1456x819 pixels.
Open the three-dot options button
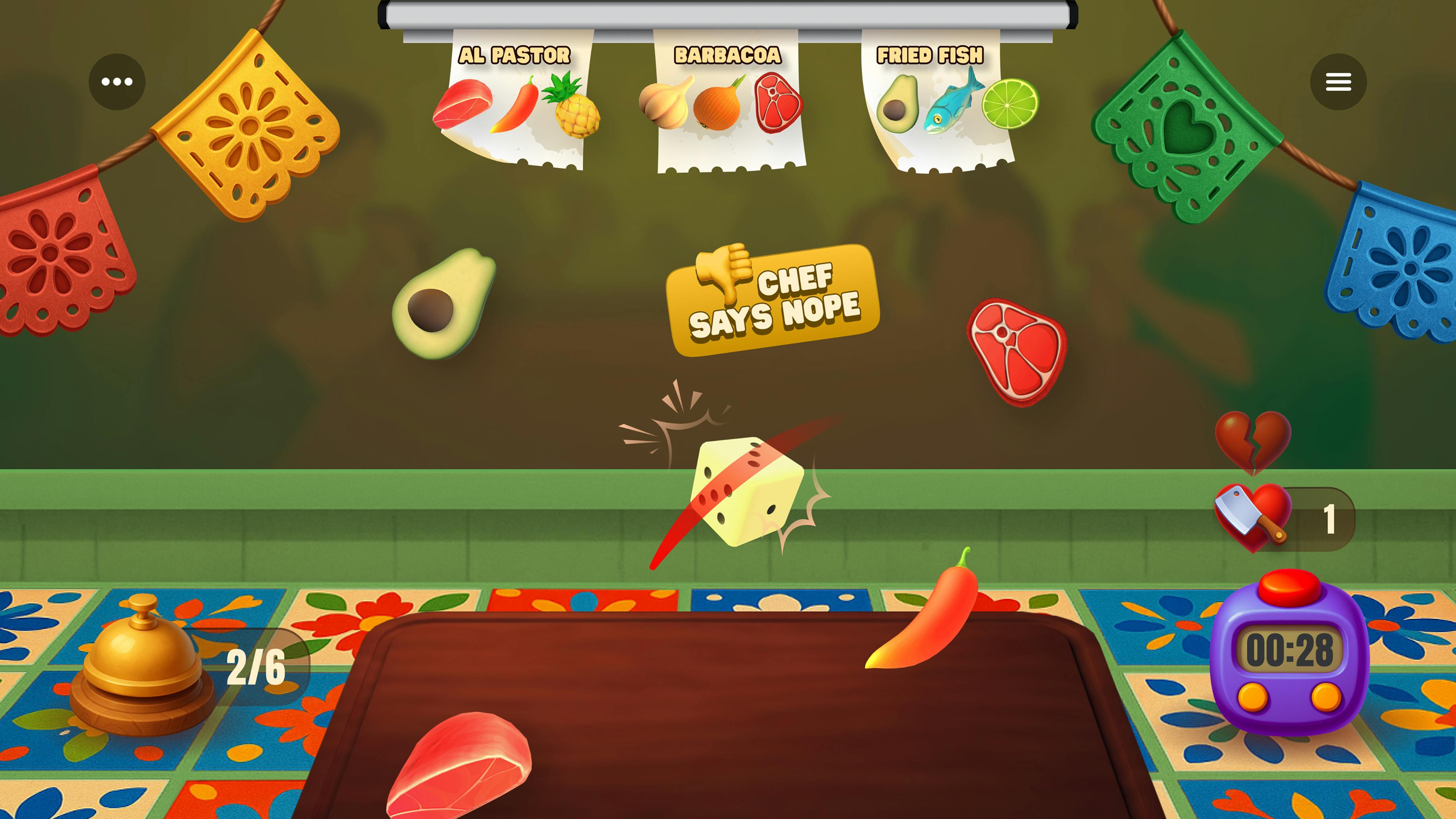click(117, 82)
